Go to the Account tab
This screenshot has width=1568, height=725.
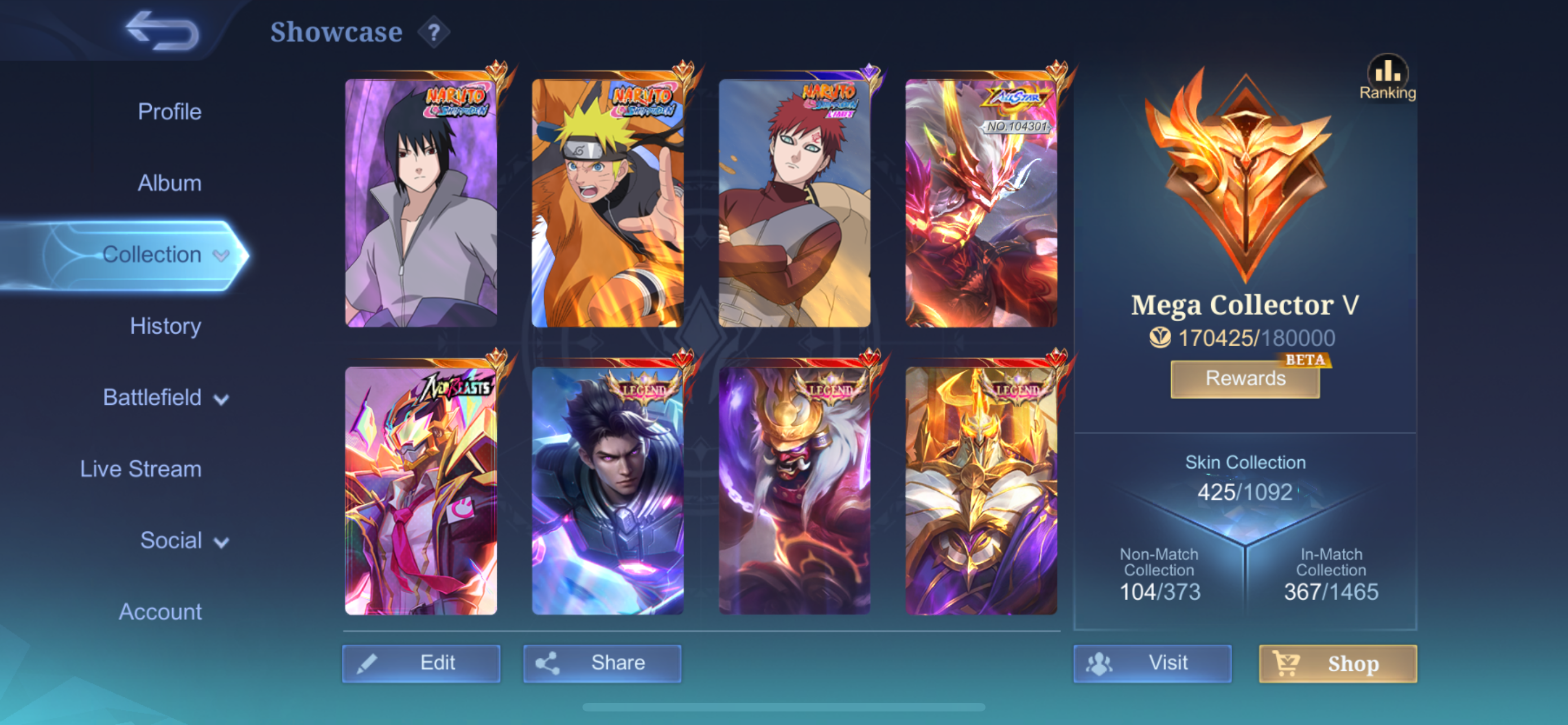160,612
